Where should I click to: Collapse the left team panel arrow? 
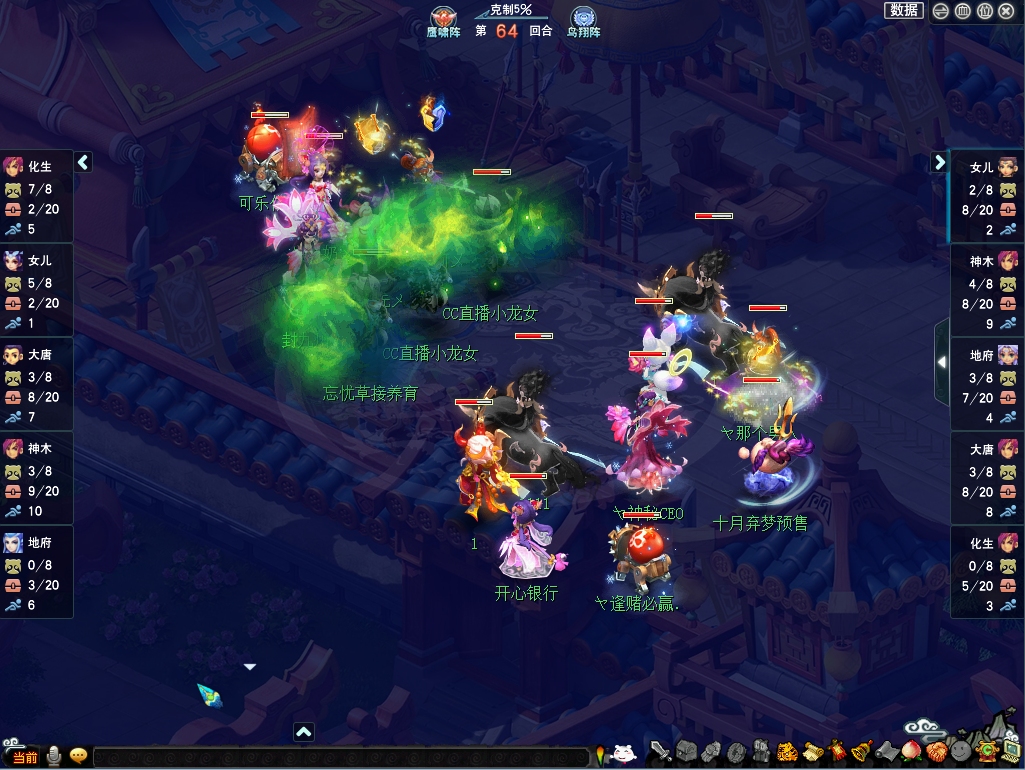point(84,161)
